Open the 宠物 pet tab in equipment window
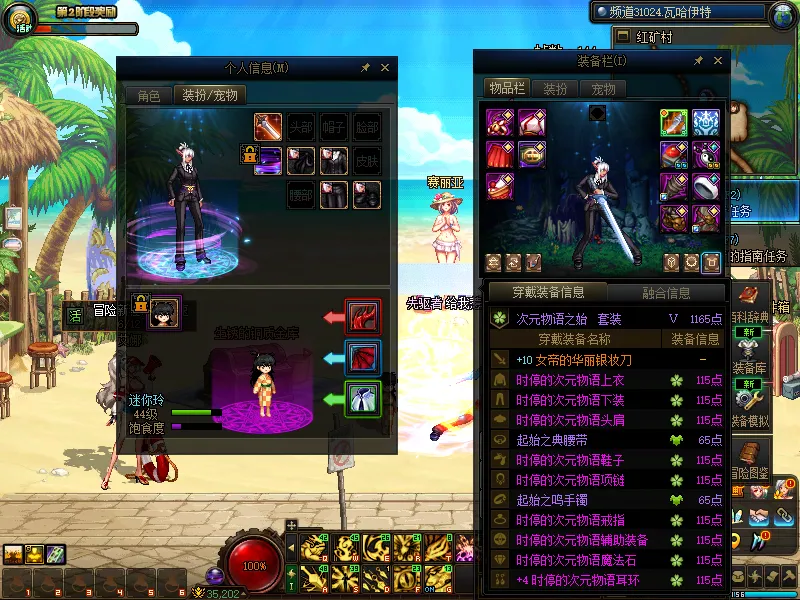 [603, 89]
